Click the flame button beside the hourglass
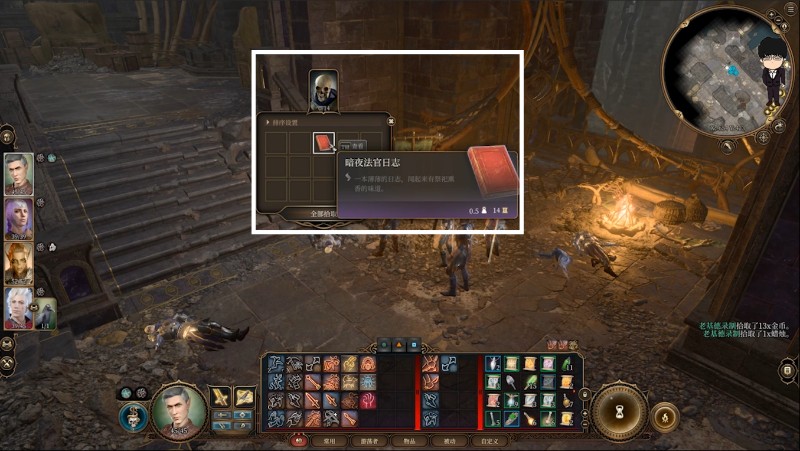The width and height of the screenshot is (800, 451). (663, 414)
